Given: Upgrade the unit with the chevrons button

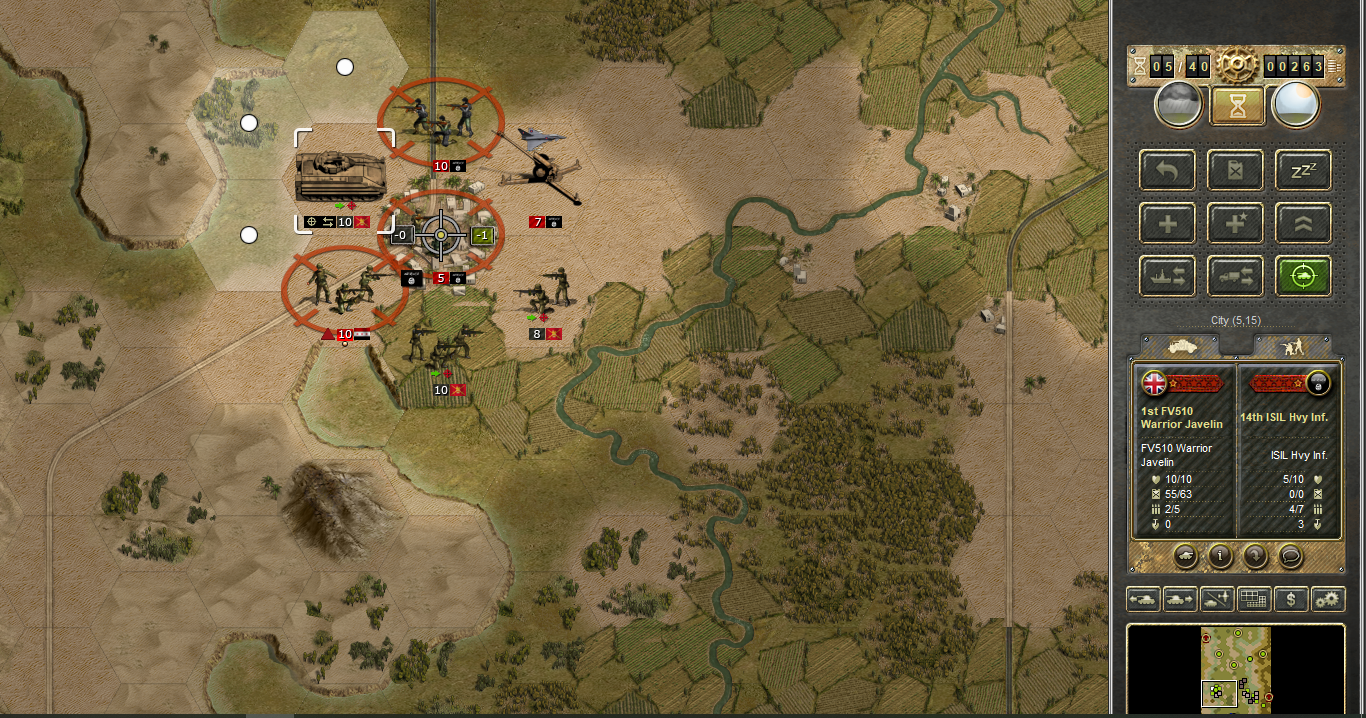Looking at the screenshot, I should (1303, 223).
